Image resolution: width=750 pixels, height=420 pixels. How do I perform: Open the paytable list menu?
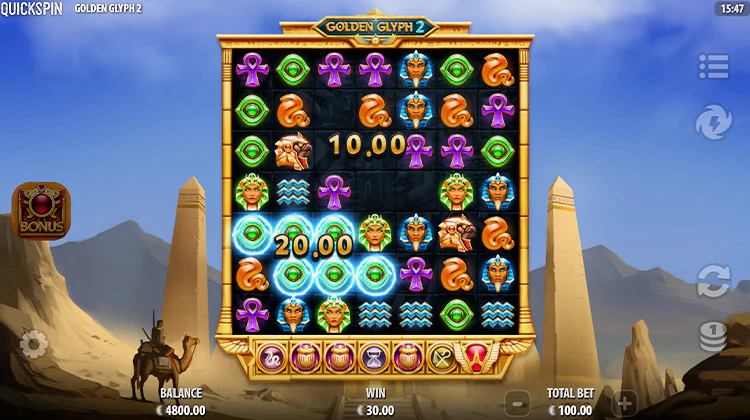click(x=713, y=67)
